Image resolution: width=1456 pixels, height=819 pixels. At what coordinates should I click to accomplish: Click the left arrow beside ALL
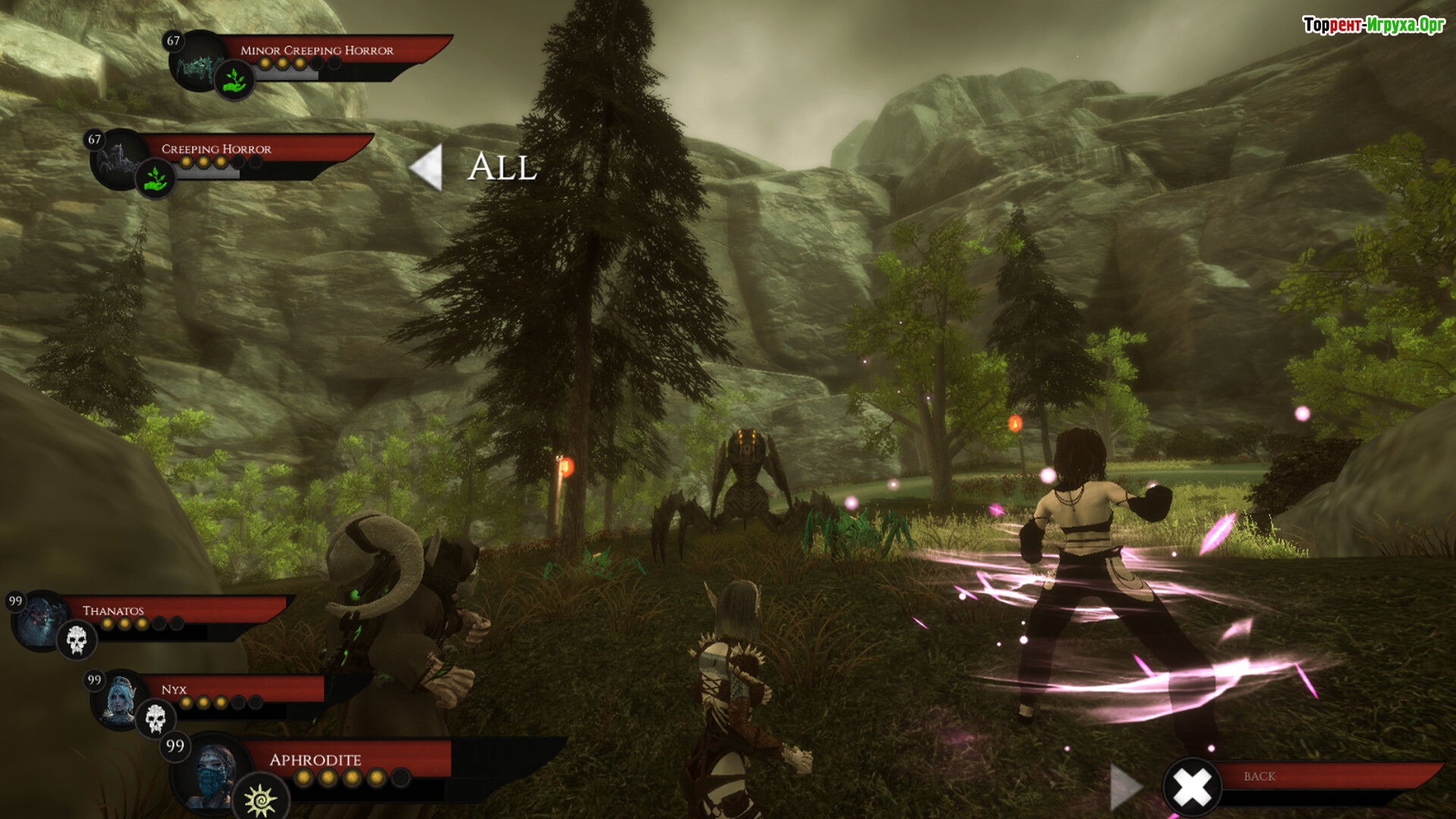click(x=426, y=167)
